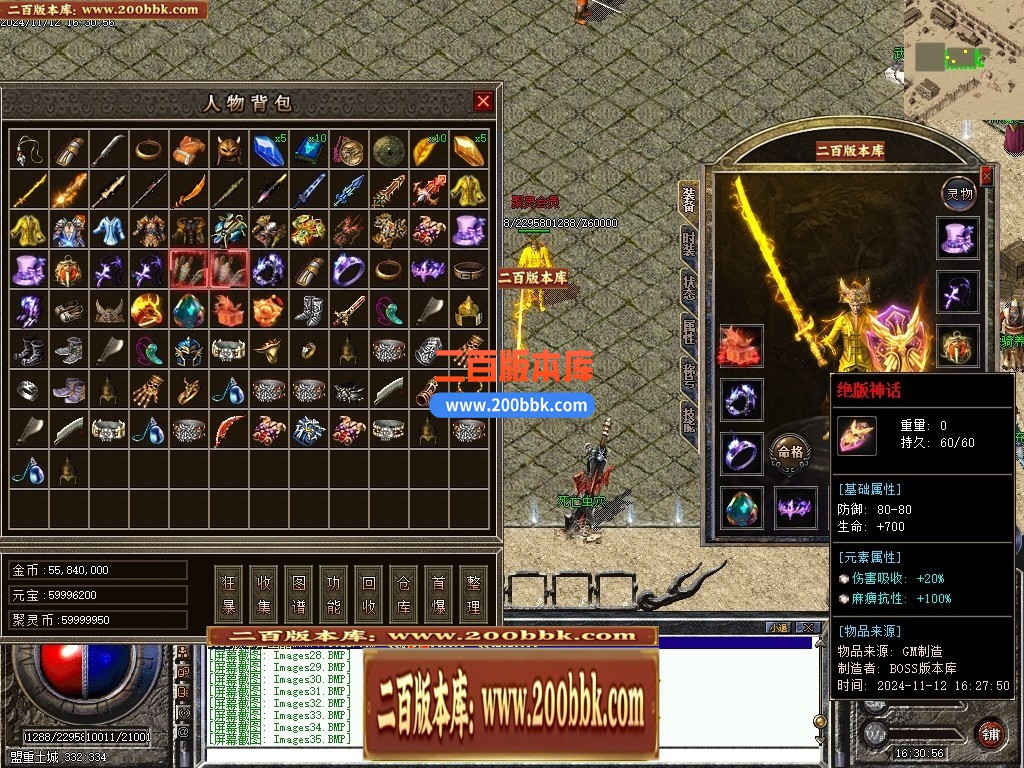Switch to the 状态 status tab
Image resolution: width=1024 pixels, height=768 pixels.
(689, 287)
